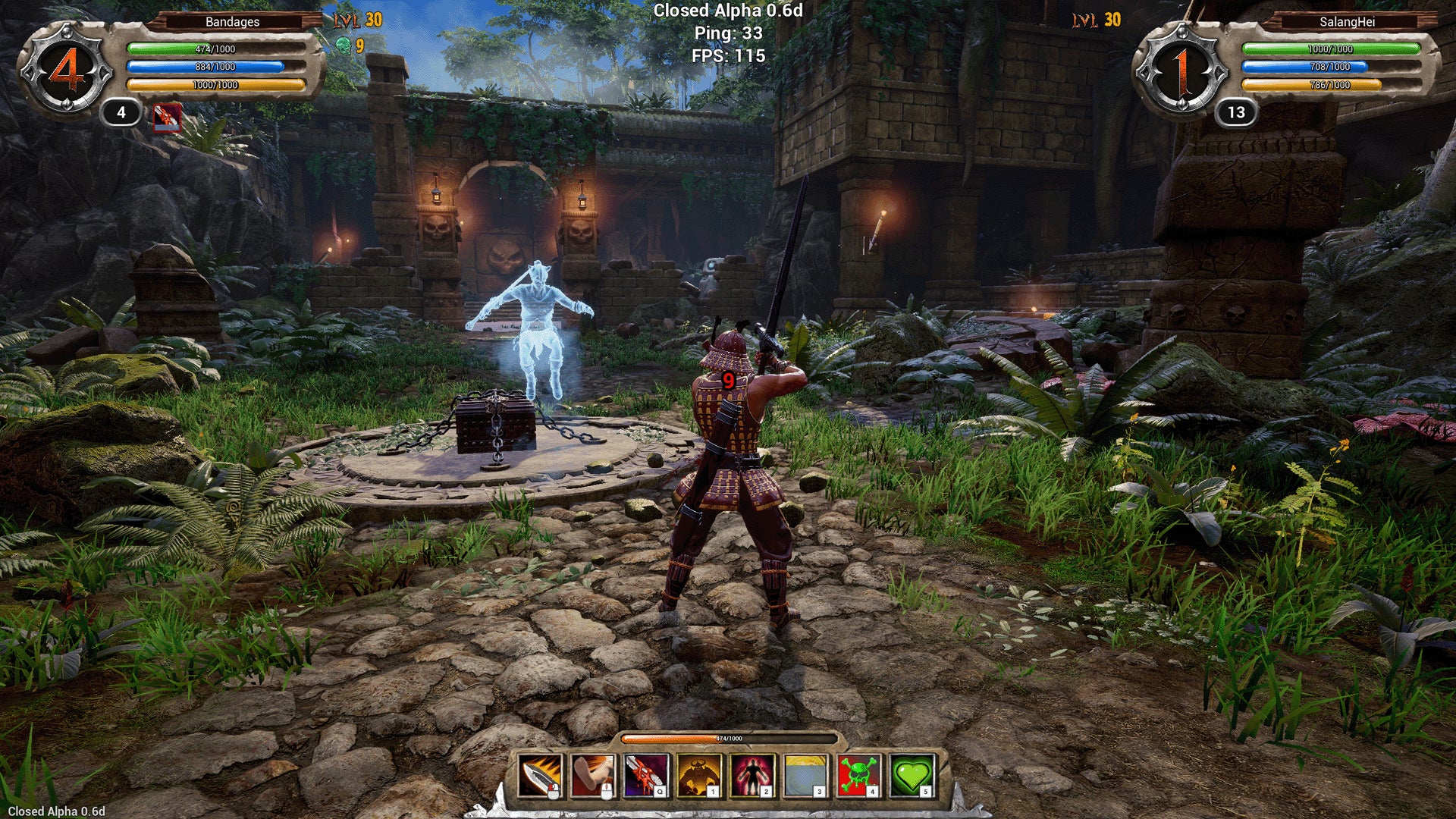Use the green skull and crossbones ability
Viewport: 1456px width, 819px height.
pyautogui.click(x=858, y=776)
